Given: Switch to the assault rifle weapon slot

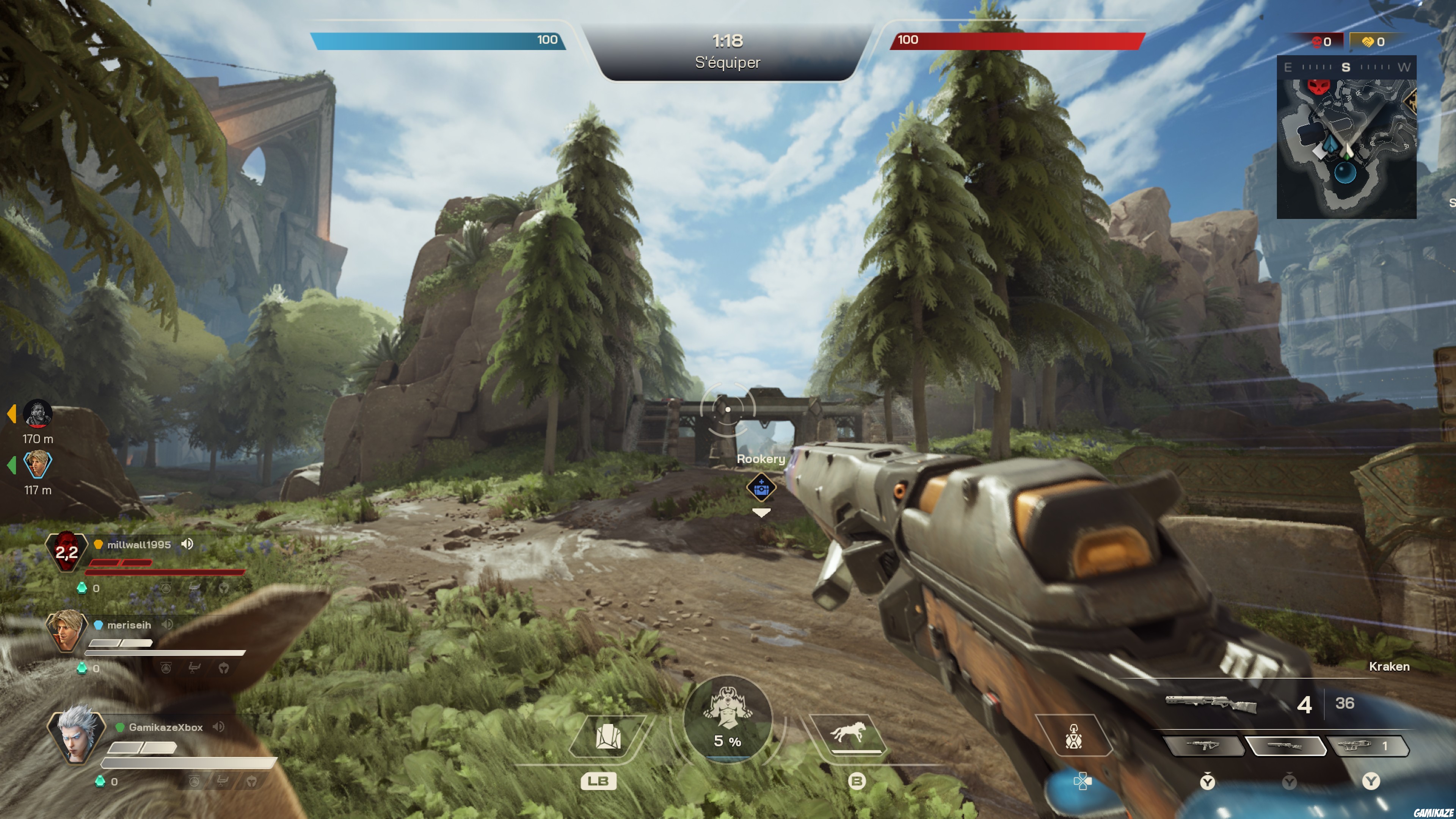Looking at the screenshot, I should point(1204,746).
